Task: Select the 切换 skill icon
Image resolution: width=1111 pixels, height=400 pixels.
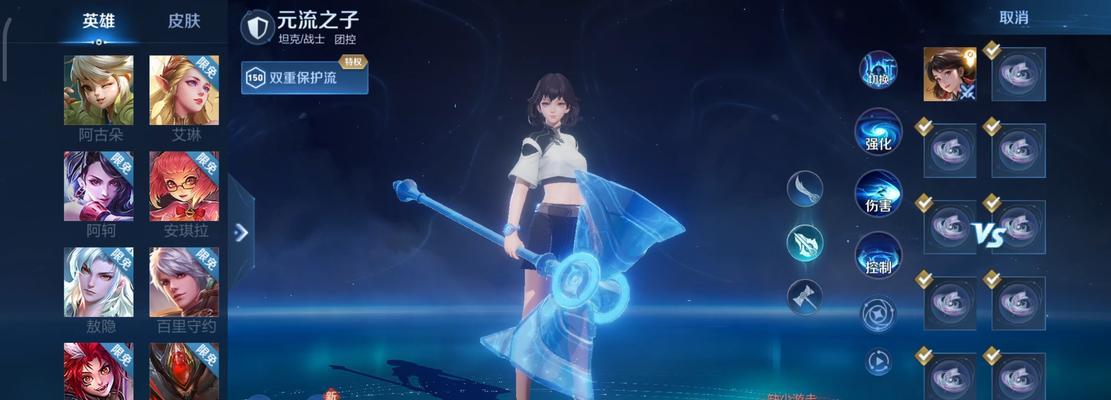Action: click(x=878, y=71)
